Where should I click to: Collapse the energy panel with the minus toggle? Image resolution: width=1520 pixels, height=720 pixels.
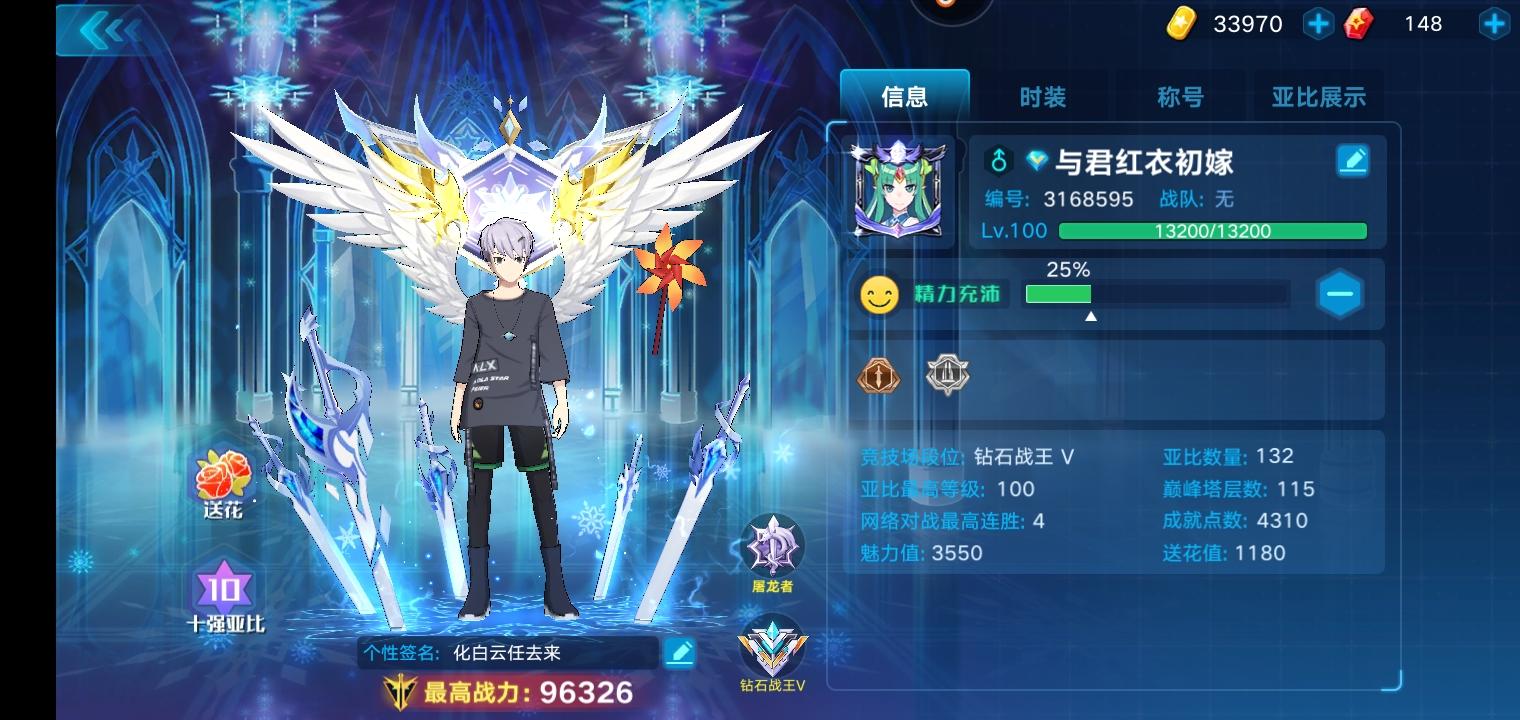(1340, 293)
